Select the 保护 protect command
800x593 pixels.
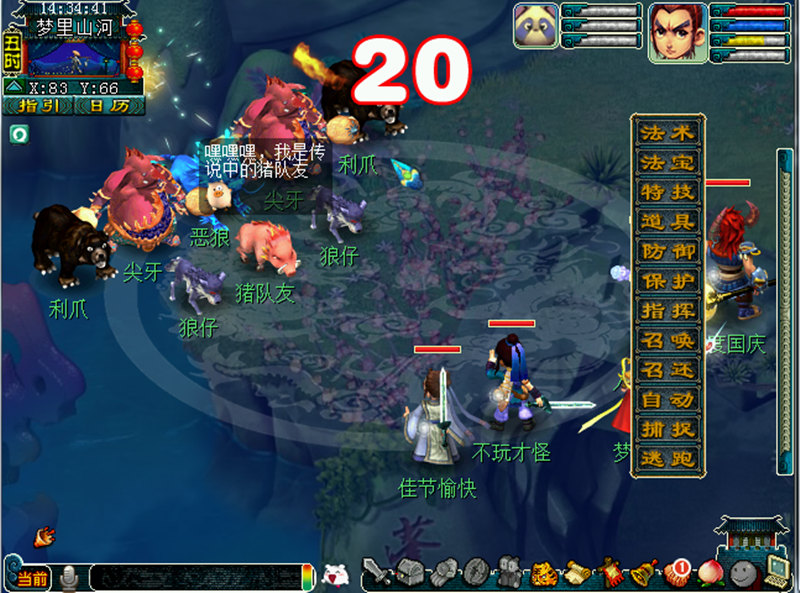click(668, 282)
